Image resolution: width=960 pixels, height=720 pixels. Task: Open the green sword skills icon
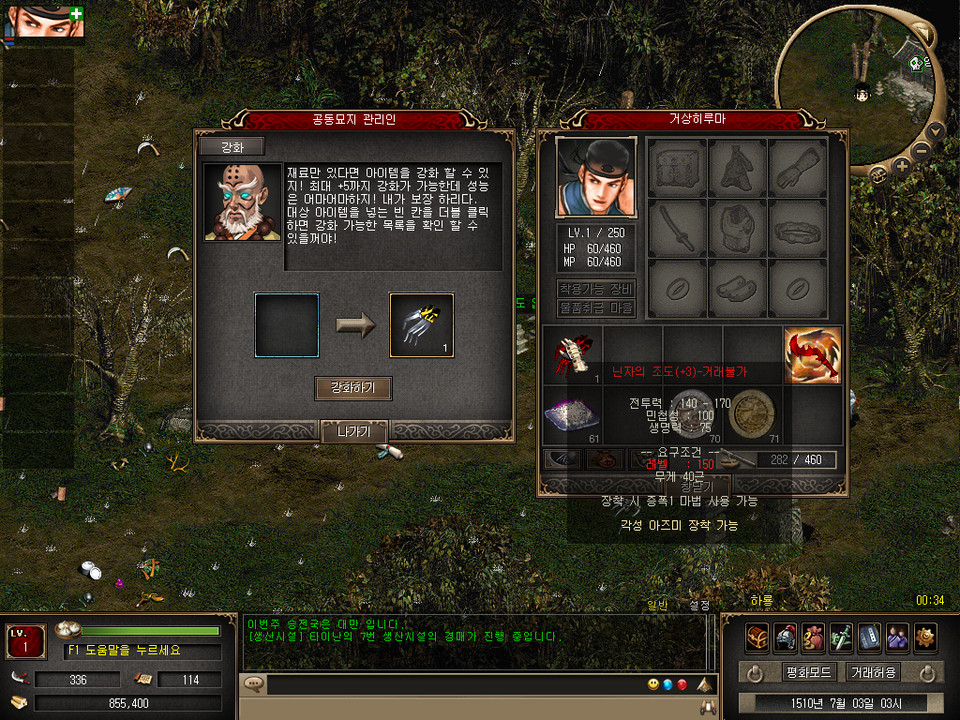coord(841,637)
